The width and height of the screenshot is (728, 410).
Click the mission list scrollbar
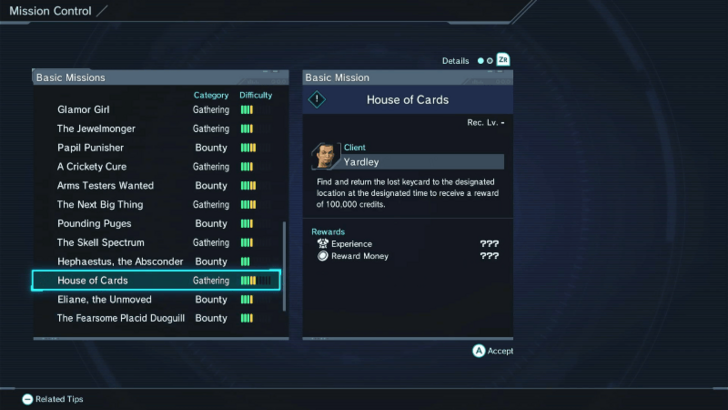(x=285, y=265)
